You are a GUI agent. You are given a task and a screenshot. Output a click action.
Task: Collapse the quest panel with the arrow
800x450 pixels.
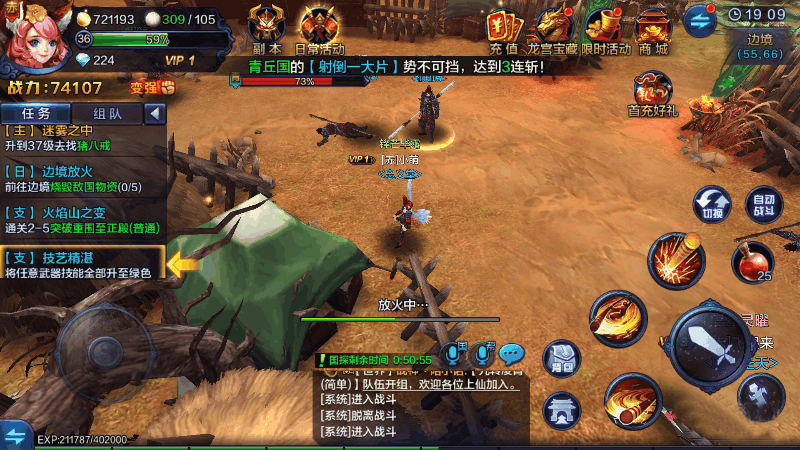(155, 113)
